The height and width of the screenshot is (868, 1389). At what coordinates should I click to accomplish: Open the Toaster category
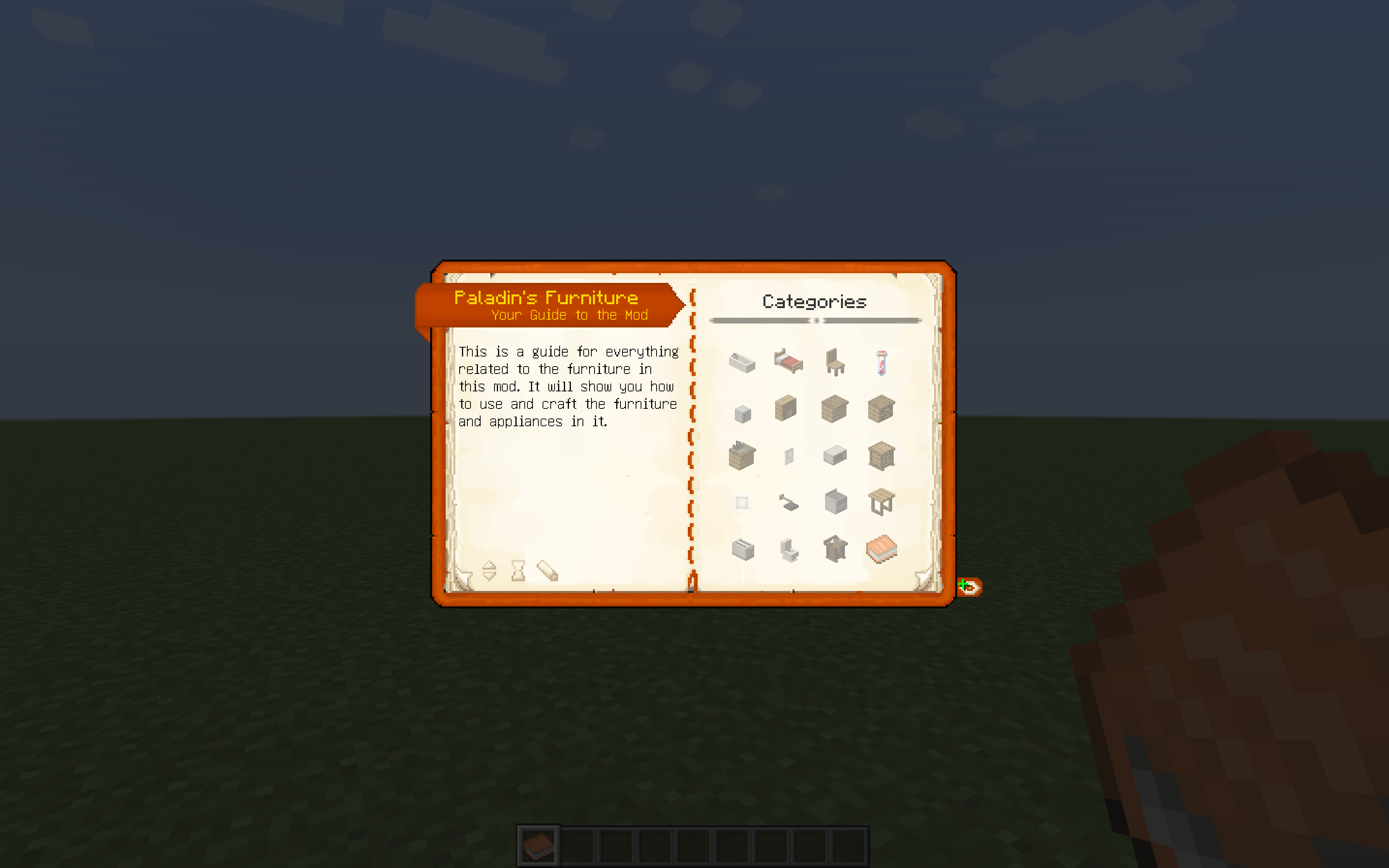click(x=743, y=548)
